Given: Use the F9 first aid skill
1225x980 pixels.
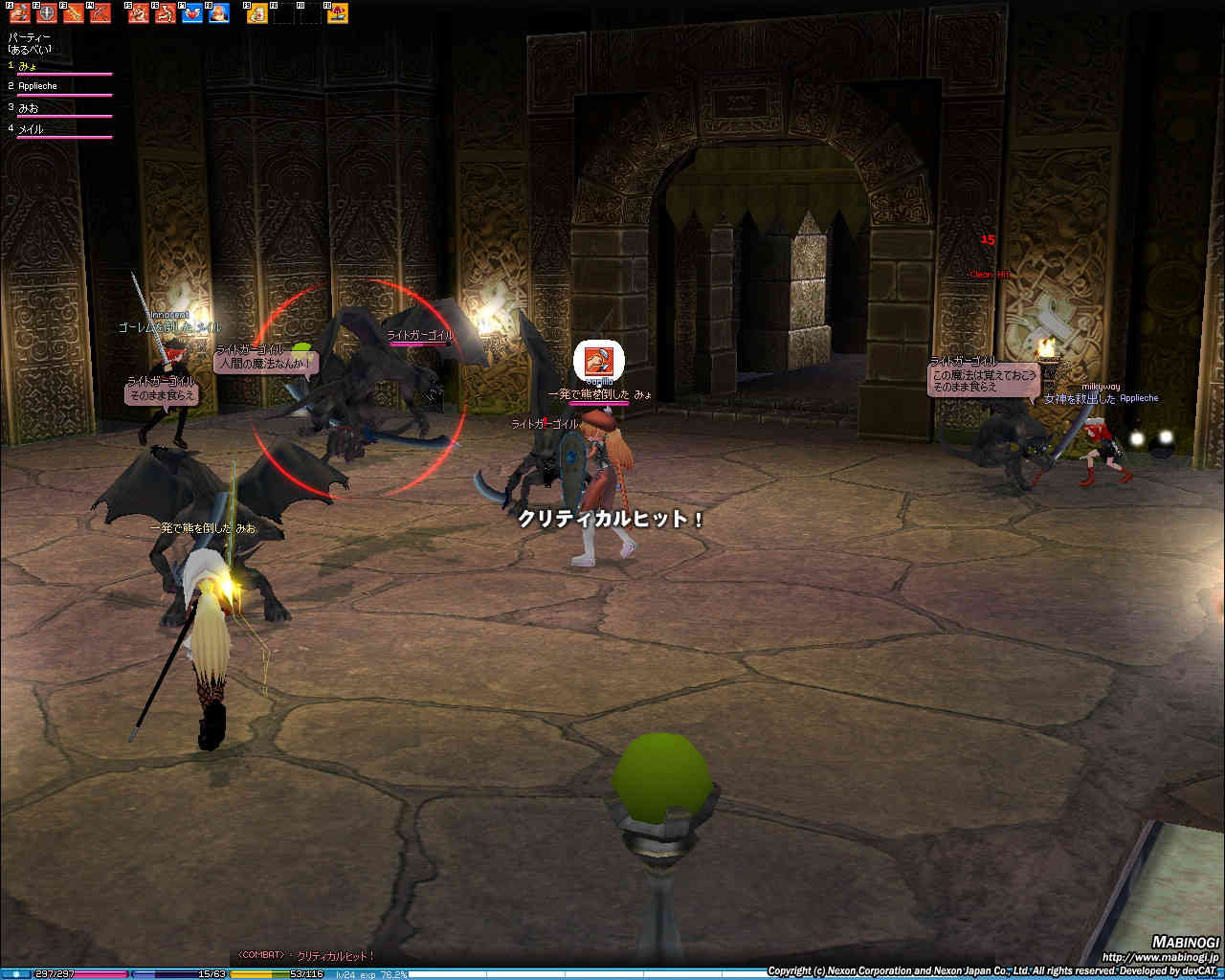Looking at the screenshot, I should pos(257,12).
